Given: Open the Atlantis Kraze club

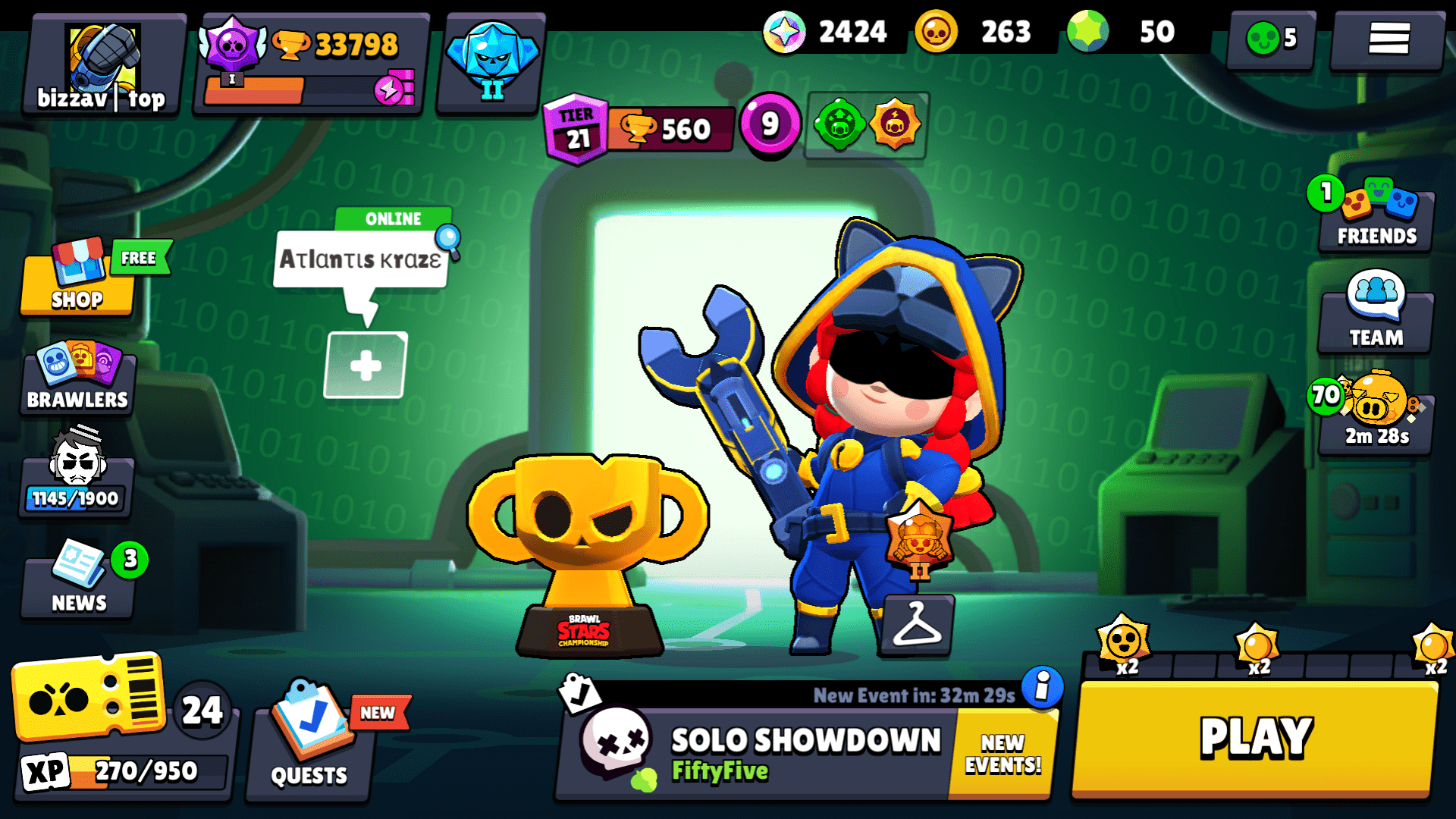Looking at the screenshot, I should [362, 260].
